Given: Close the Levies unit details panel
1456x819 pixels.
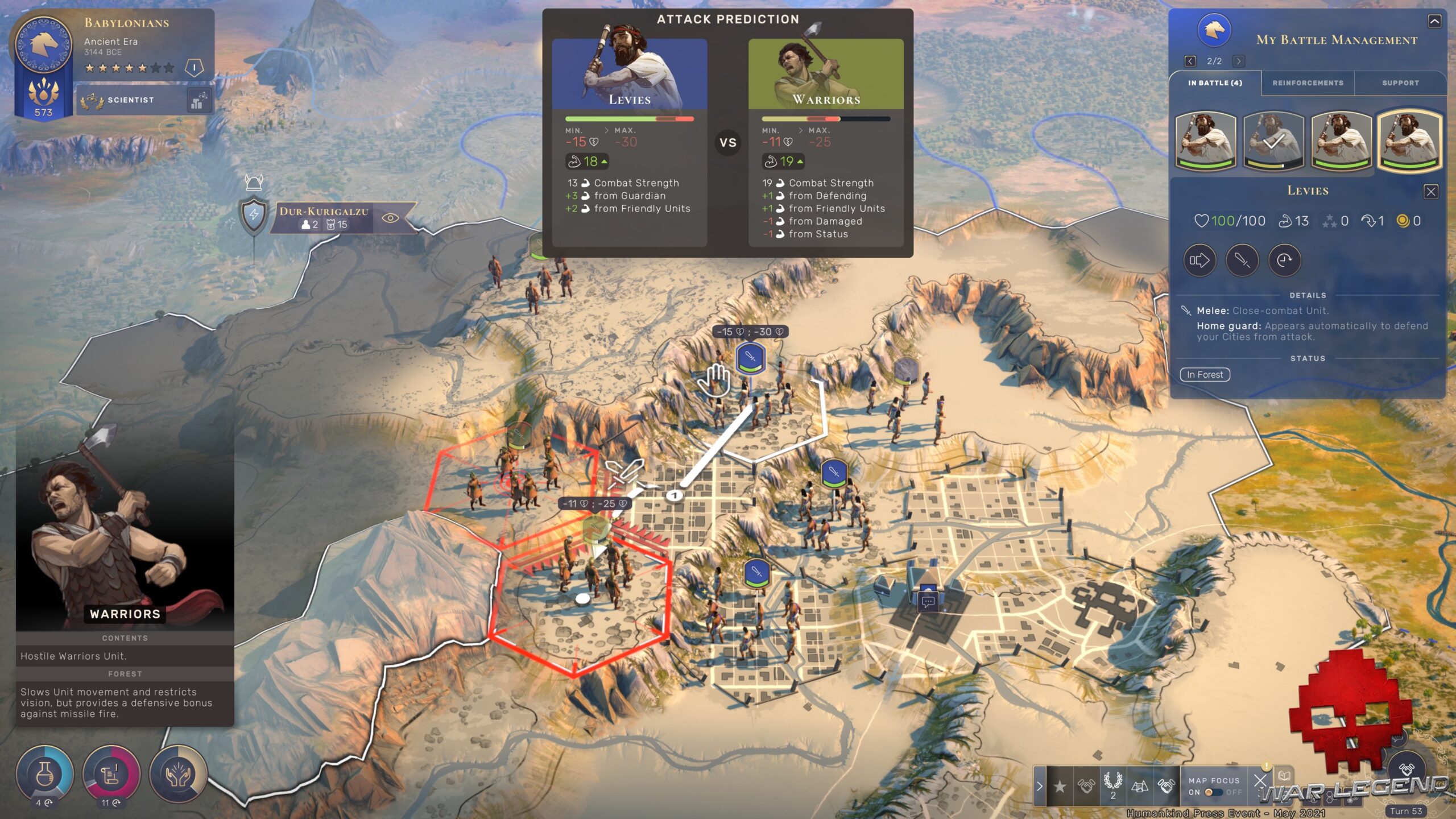Looking at the screenshot, I should pyautogui.click(x=1431, y=192).
